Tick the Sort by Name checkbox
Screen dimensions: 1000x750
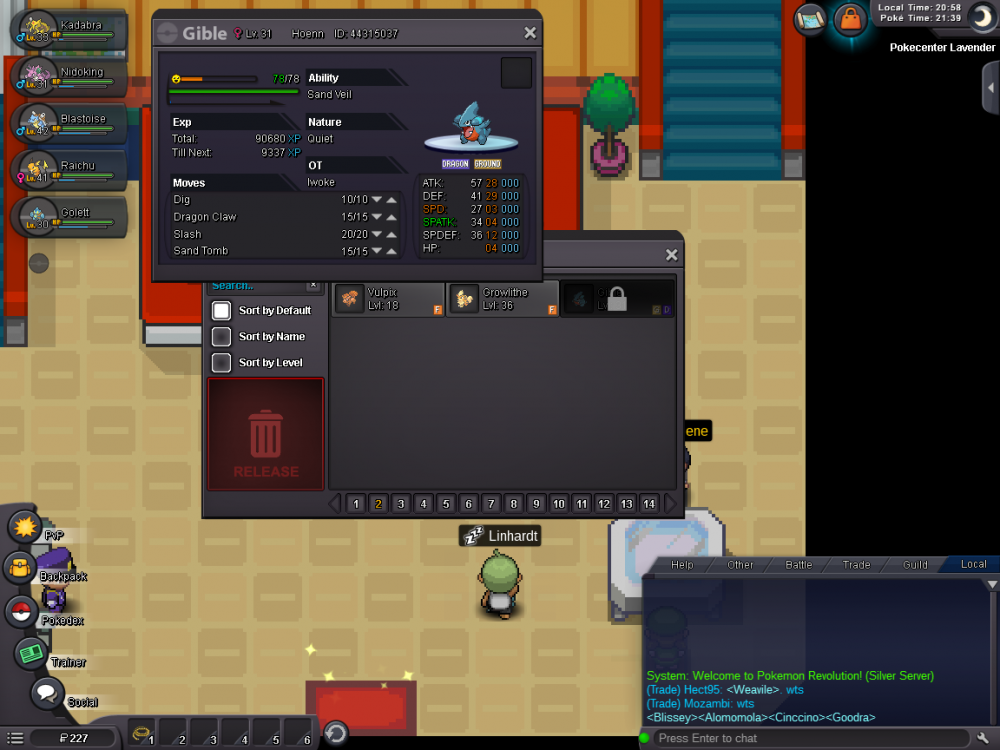222,337
